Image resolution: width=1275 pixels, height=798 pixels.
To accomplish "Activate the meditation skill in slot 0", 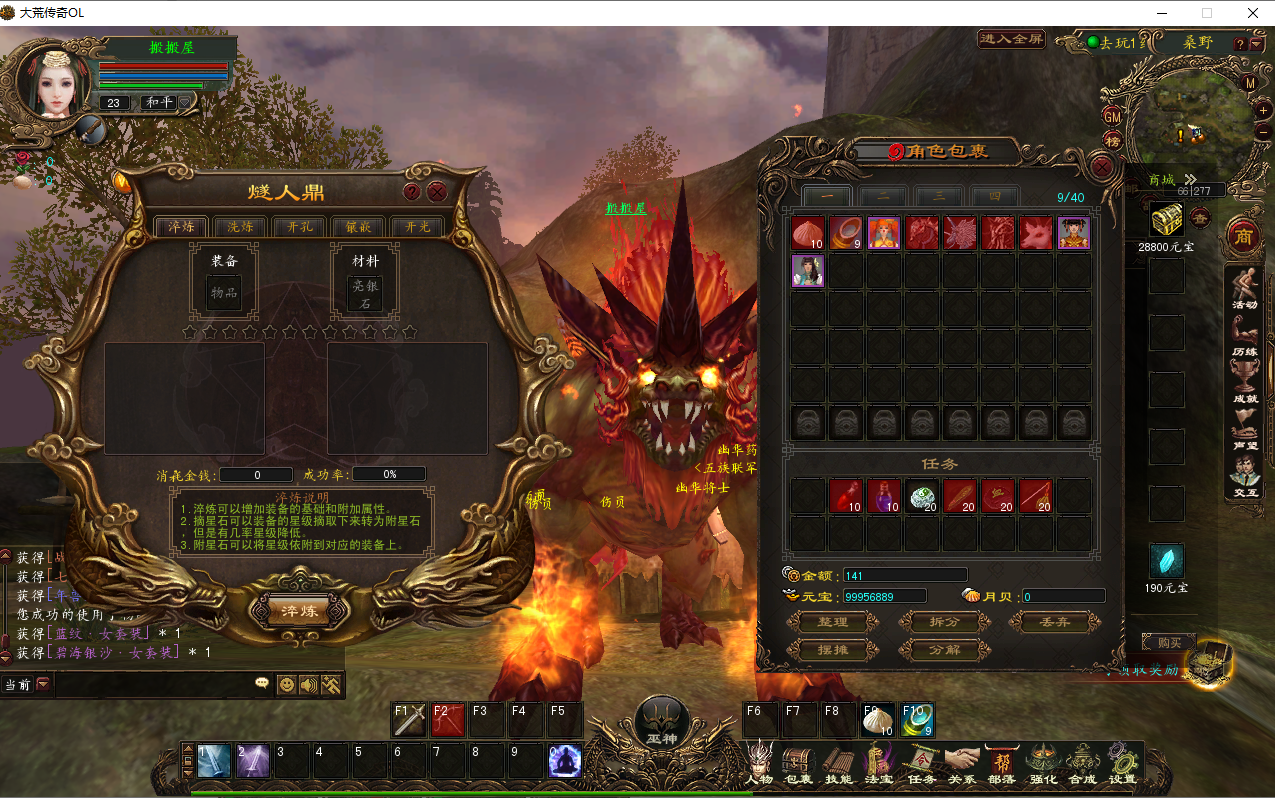I will 565,761.
